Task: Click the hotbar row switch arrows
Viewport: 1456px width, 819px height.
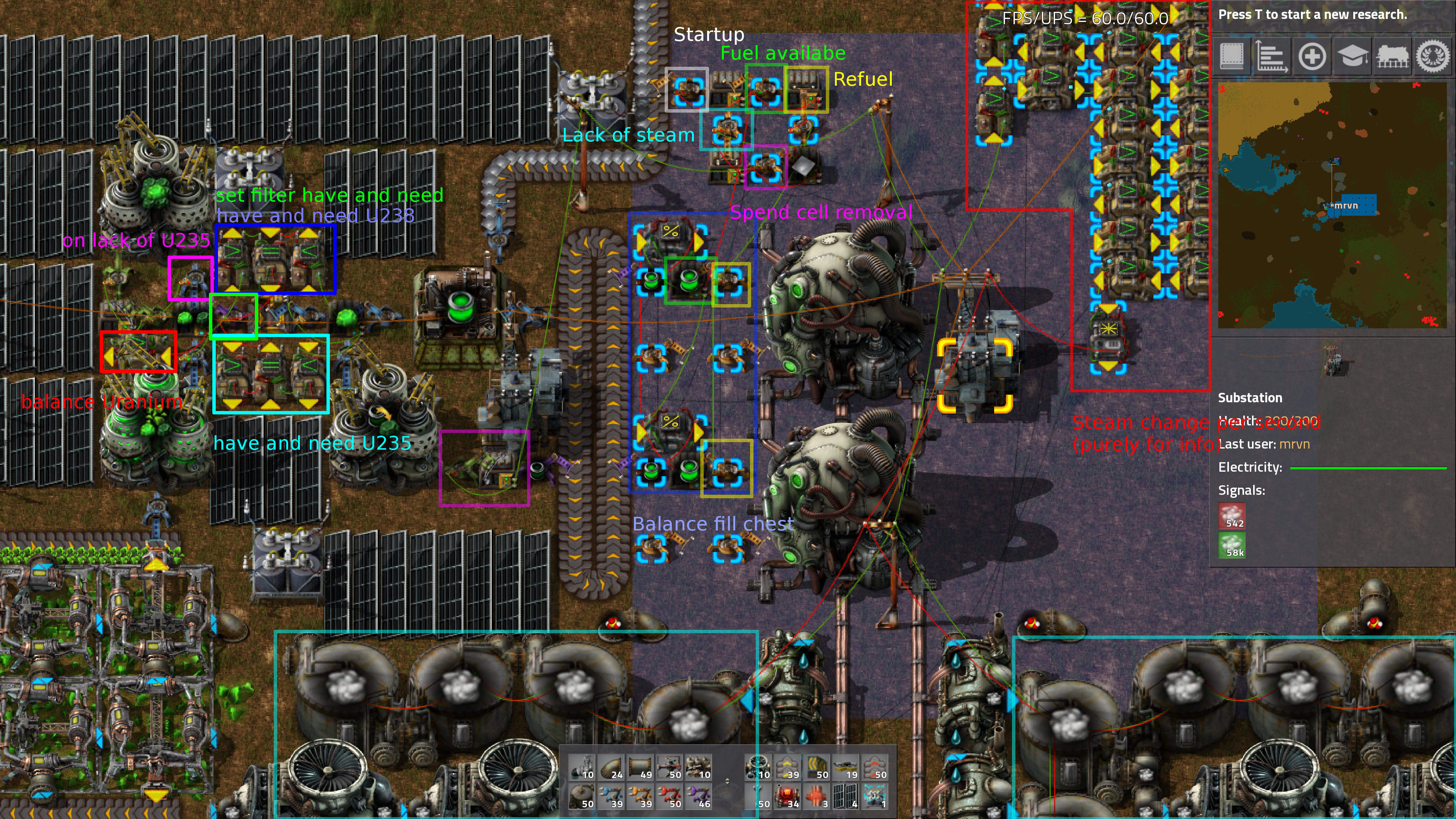Action: (x=728, y=782)
